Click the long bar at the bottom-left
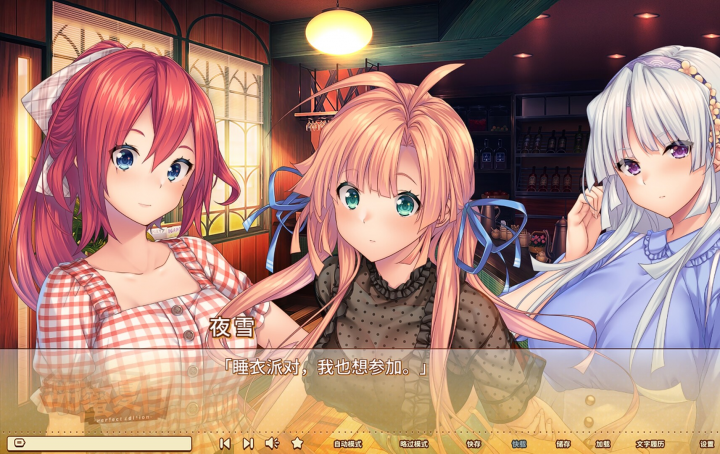720x454 pixels. [x=98, y=443]
